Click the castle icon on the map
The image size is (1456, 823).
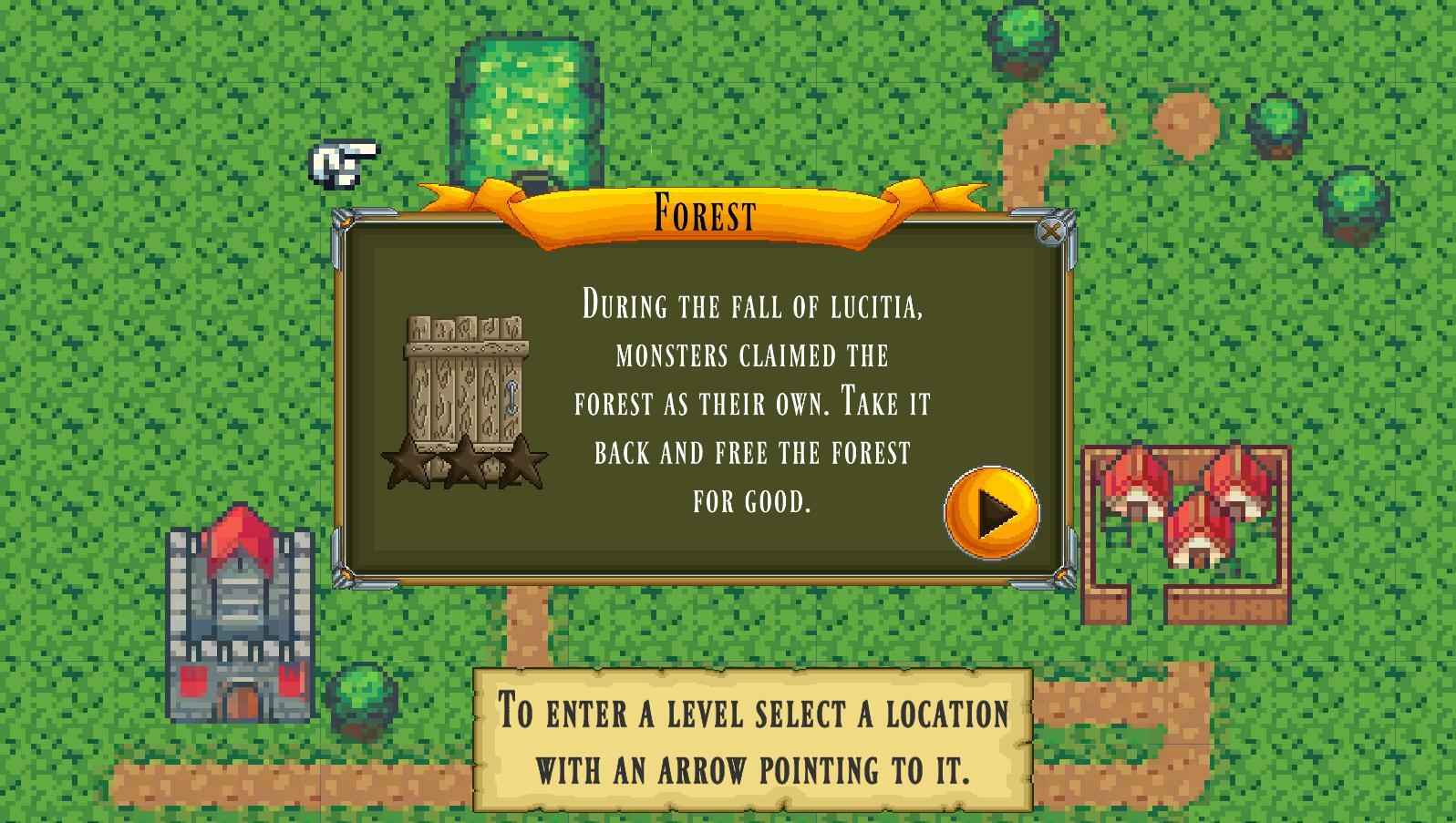[x=239, y=620]
